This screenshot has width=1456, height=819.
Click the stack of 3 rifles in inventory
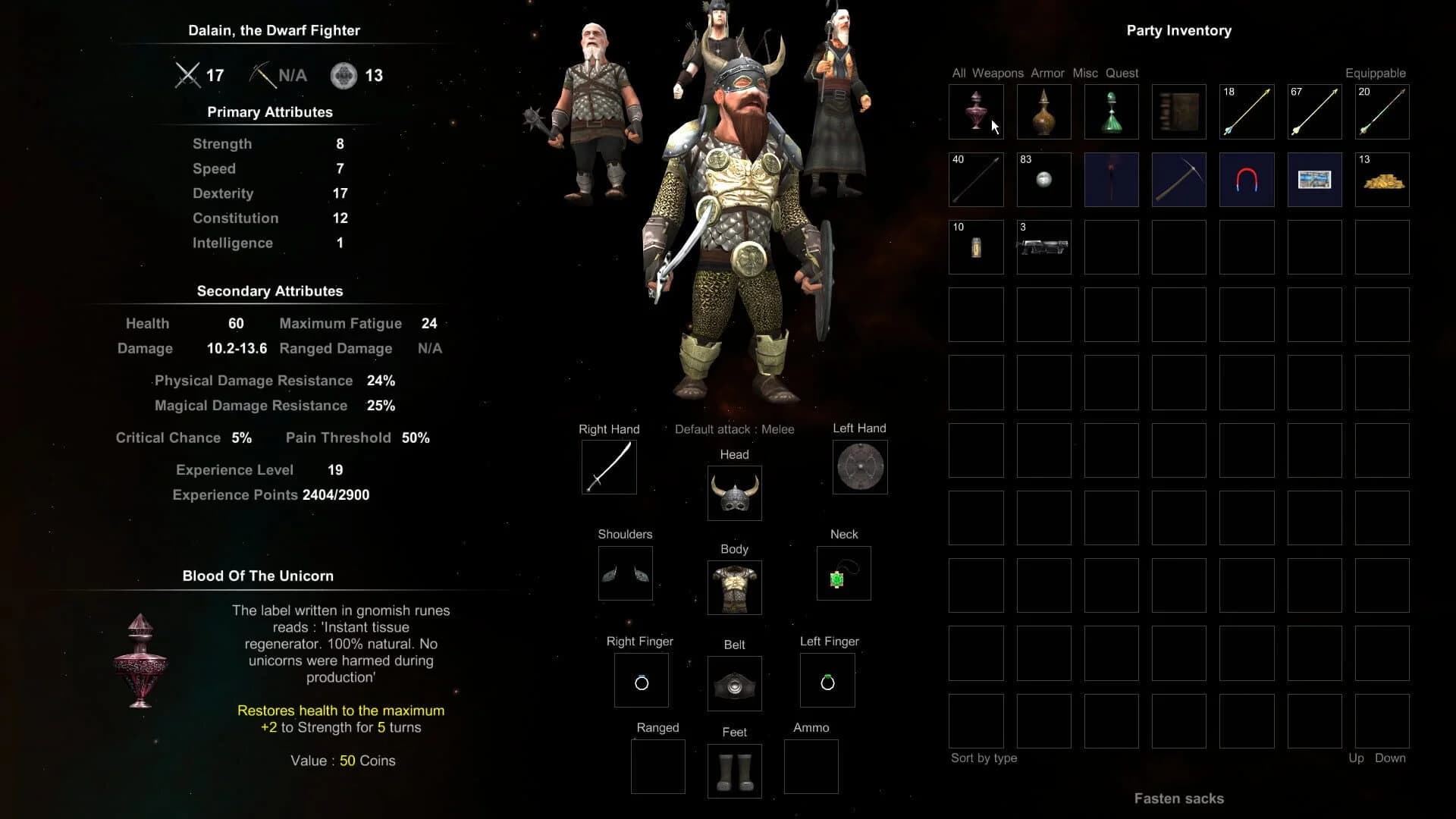coord(1043,246)
